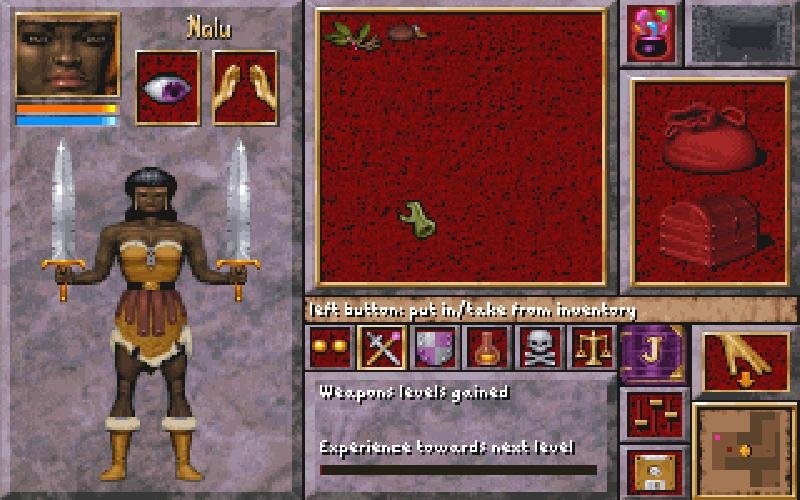Take the brown pouch item from inventory
Screen dimensions: 800x500
(407, 32)
